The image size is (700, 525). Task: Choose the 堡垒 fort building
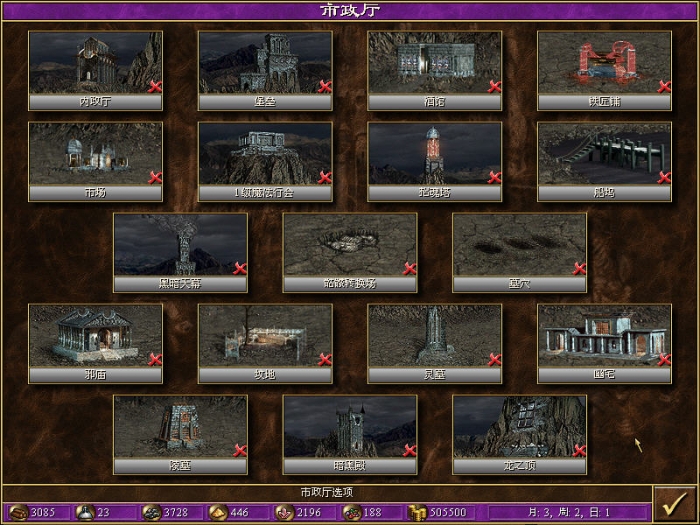point(265,63)
